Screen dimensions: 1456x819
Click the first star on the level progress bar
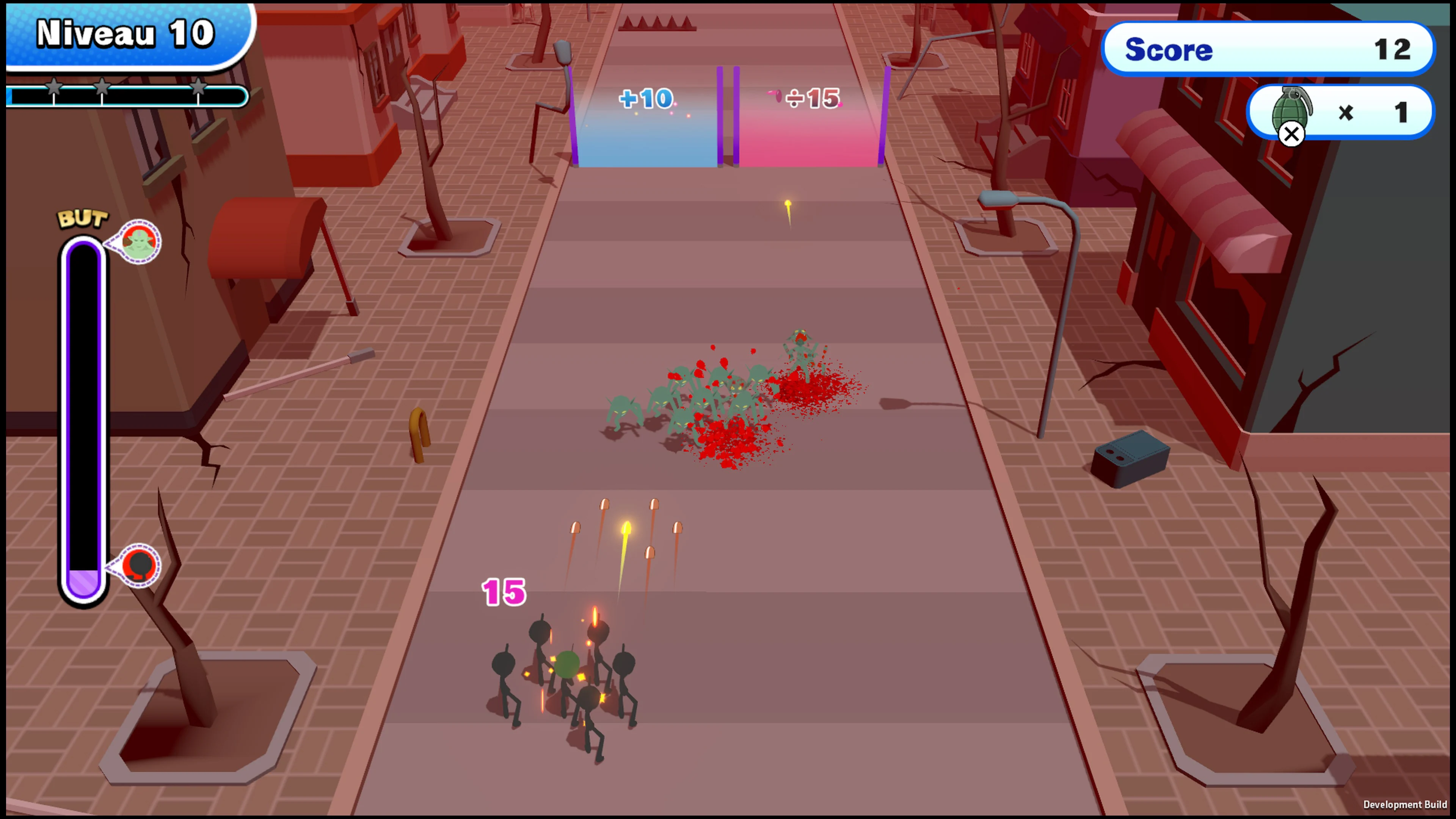click(54, 87)
